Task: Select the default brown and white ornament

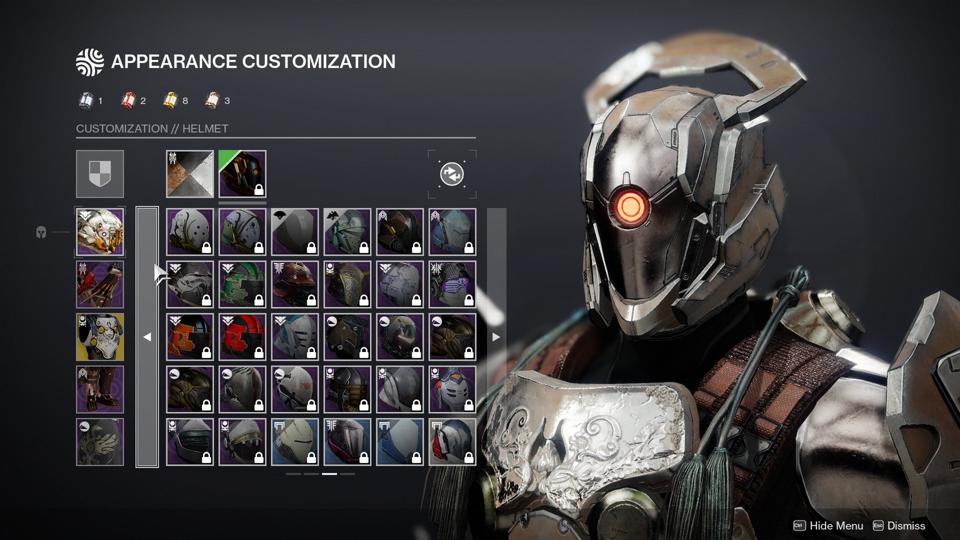Action: click(190, 174)
